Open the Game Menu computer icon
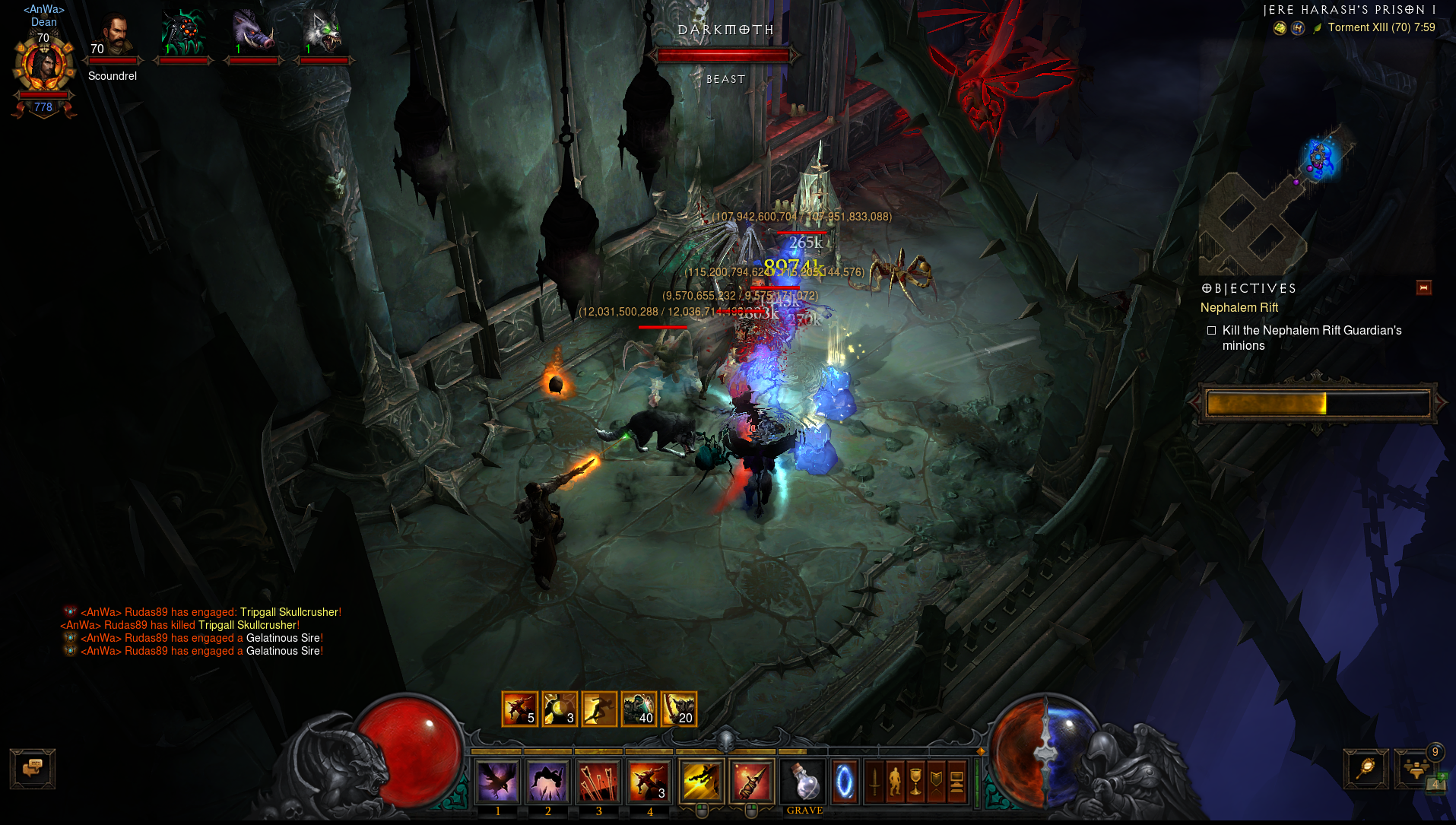This screenshot has width=1456, height=825. click(956, 782)
